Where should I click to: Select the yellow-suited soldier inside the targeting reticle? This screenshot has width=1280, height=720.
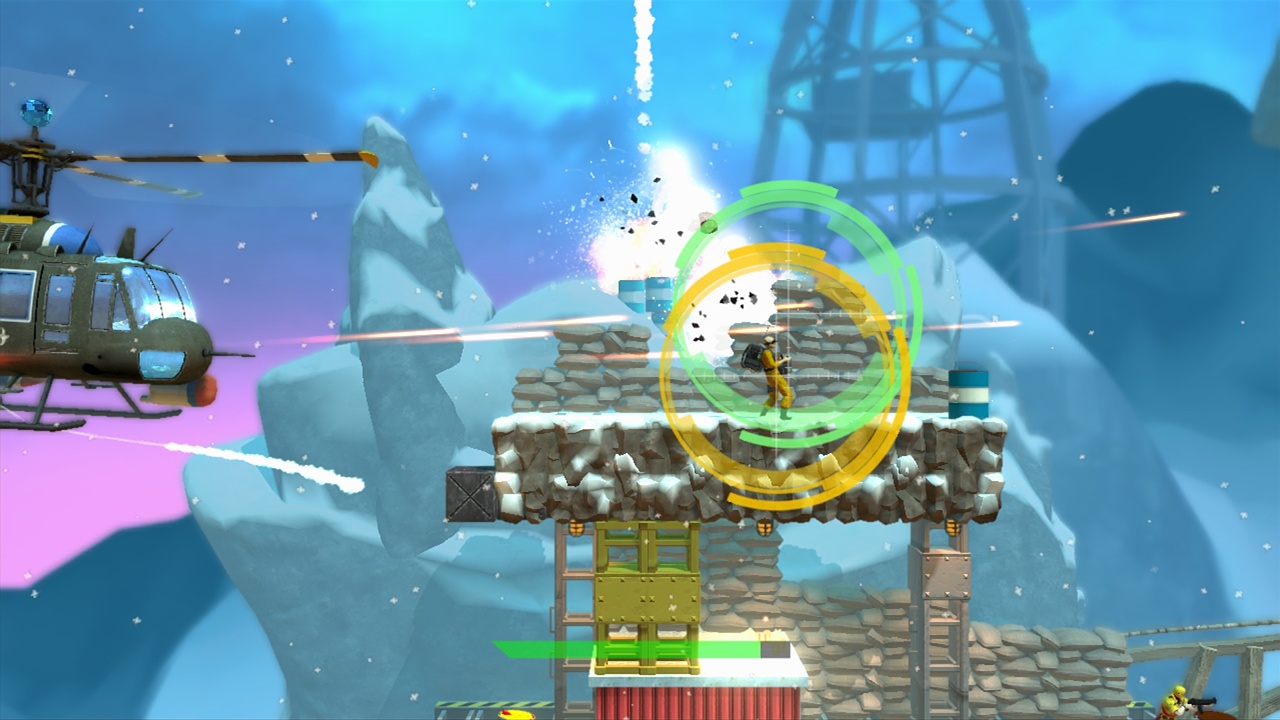[775, 380]
